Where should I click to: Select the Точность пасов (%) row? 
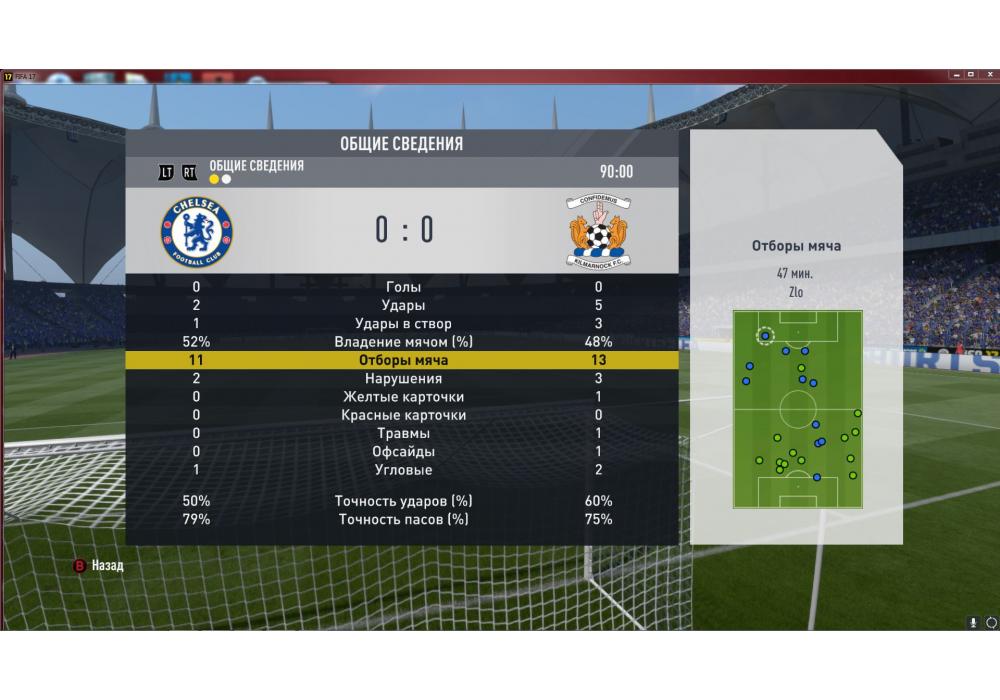click(x=403, y=520)
